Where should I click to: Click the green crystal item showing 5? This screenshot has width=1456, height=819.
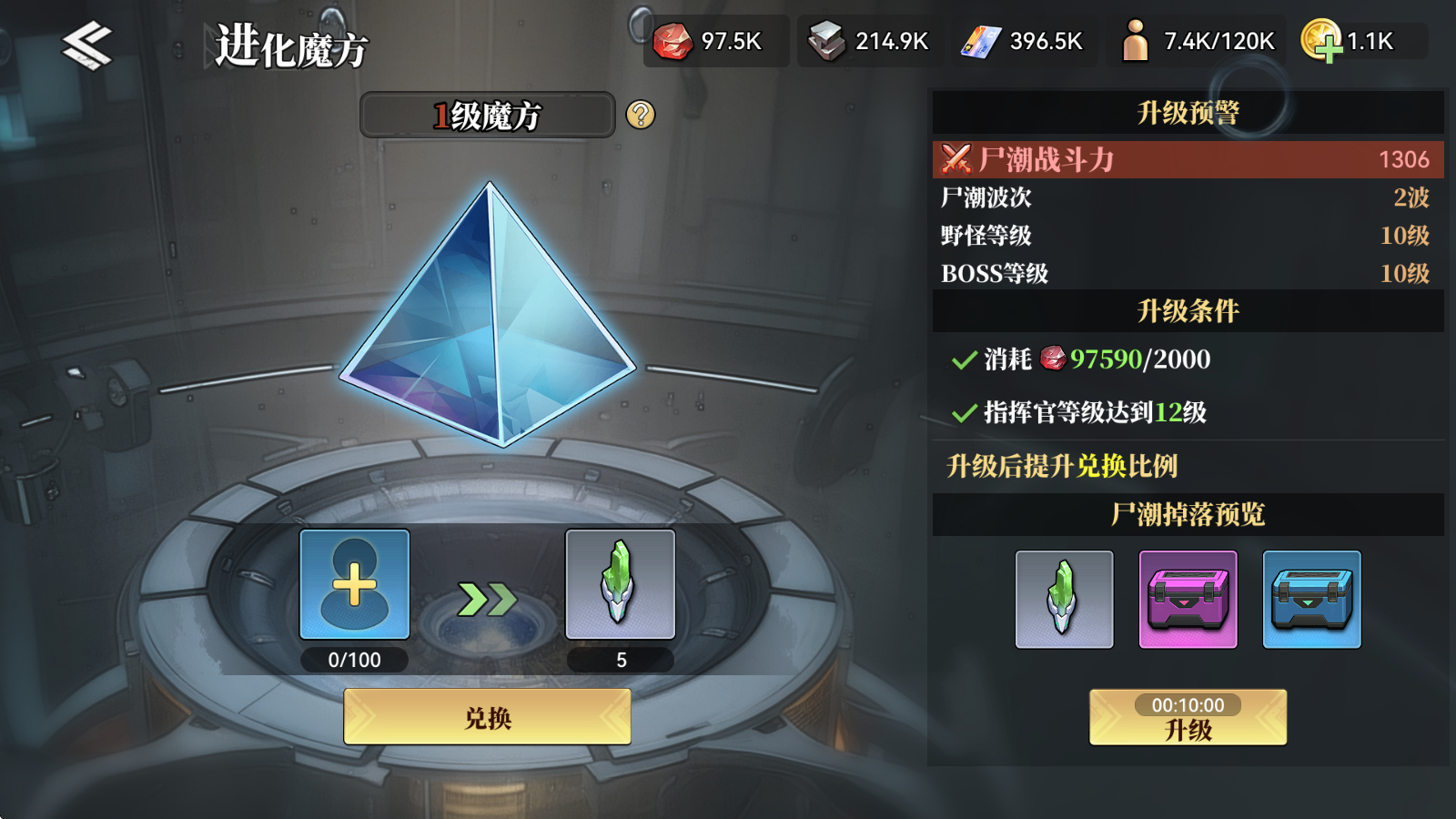(620, 587)
